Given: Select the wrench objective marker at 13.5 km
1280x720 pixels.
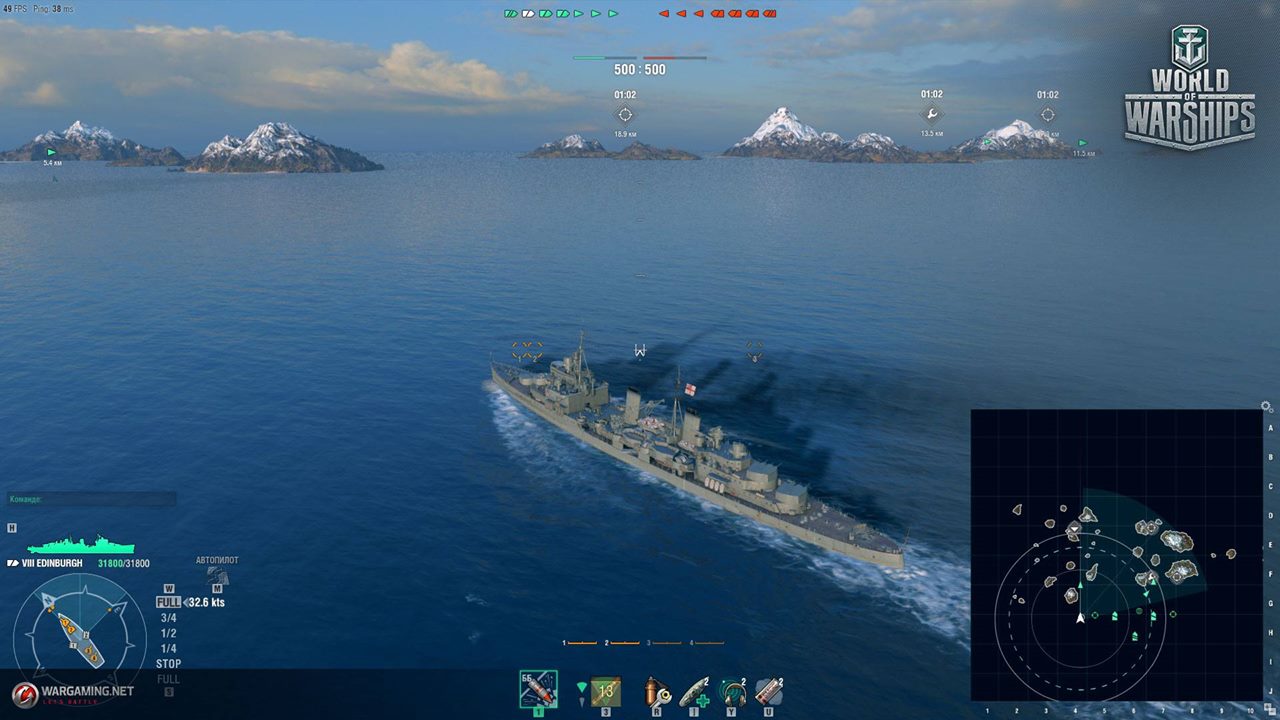Looking at the screenshot, I should [931, 115].
